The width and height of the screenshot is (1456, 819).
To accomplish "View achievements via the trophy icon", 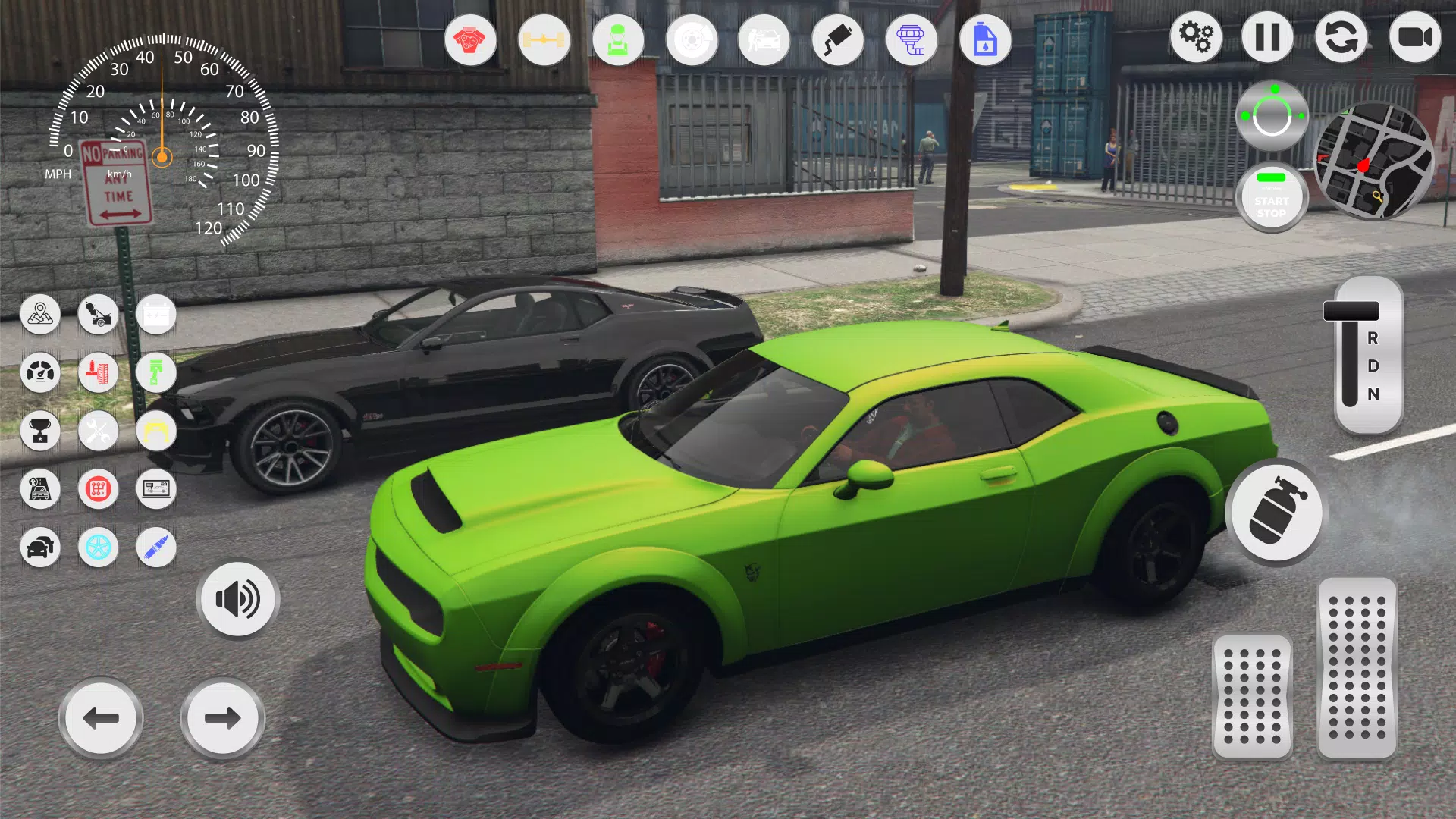I will [x=40, y=431].
